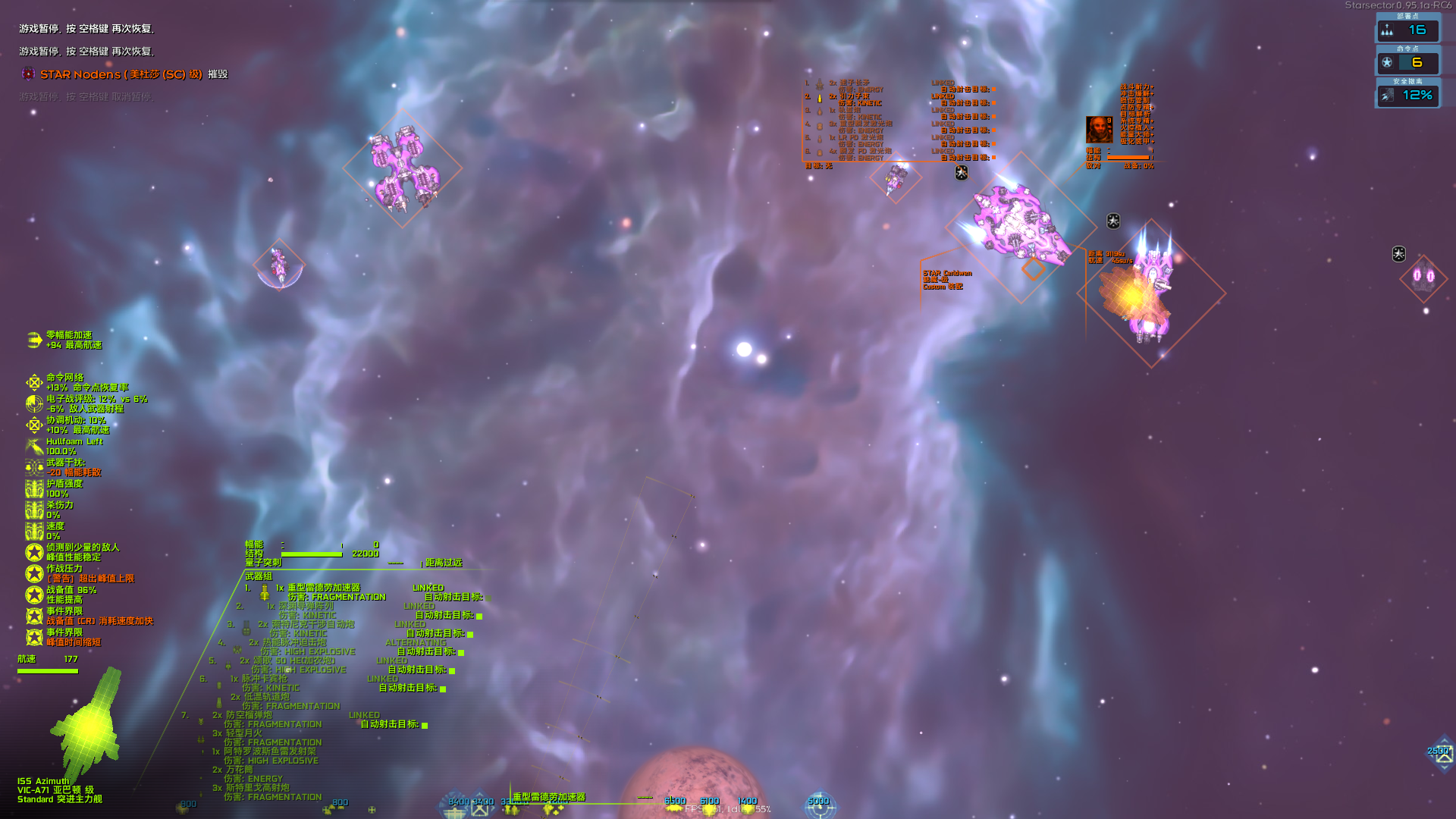Click the 护盾强度 shield strength icon
Image resolution: width=1456 pixels, height=819 pixels.
tap(34, 489)
